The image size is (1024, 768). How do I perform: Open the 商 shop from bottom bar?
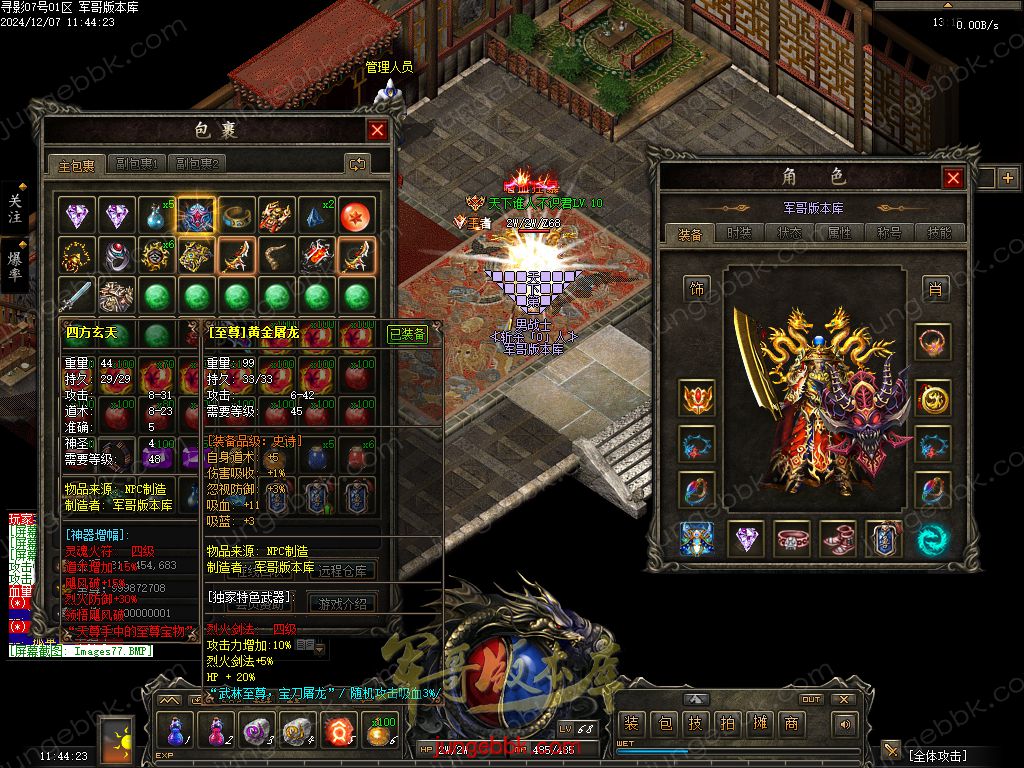[x=791, y=724]
